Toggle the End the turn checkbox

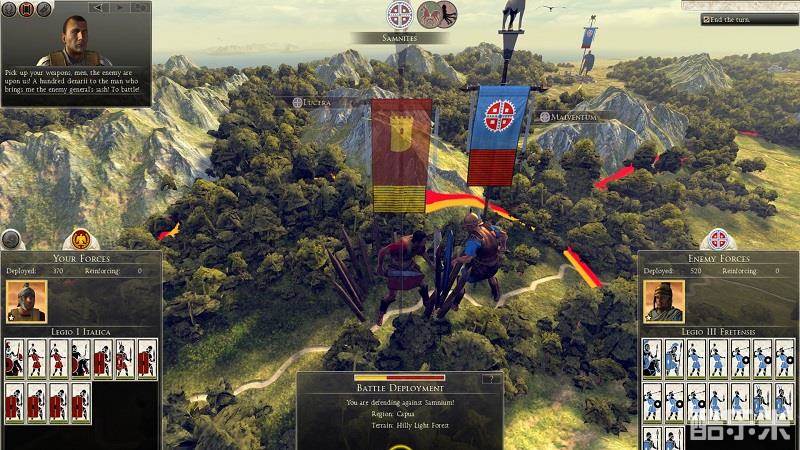coord(706,19)
